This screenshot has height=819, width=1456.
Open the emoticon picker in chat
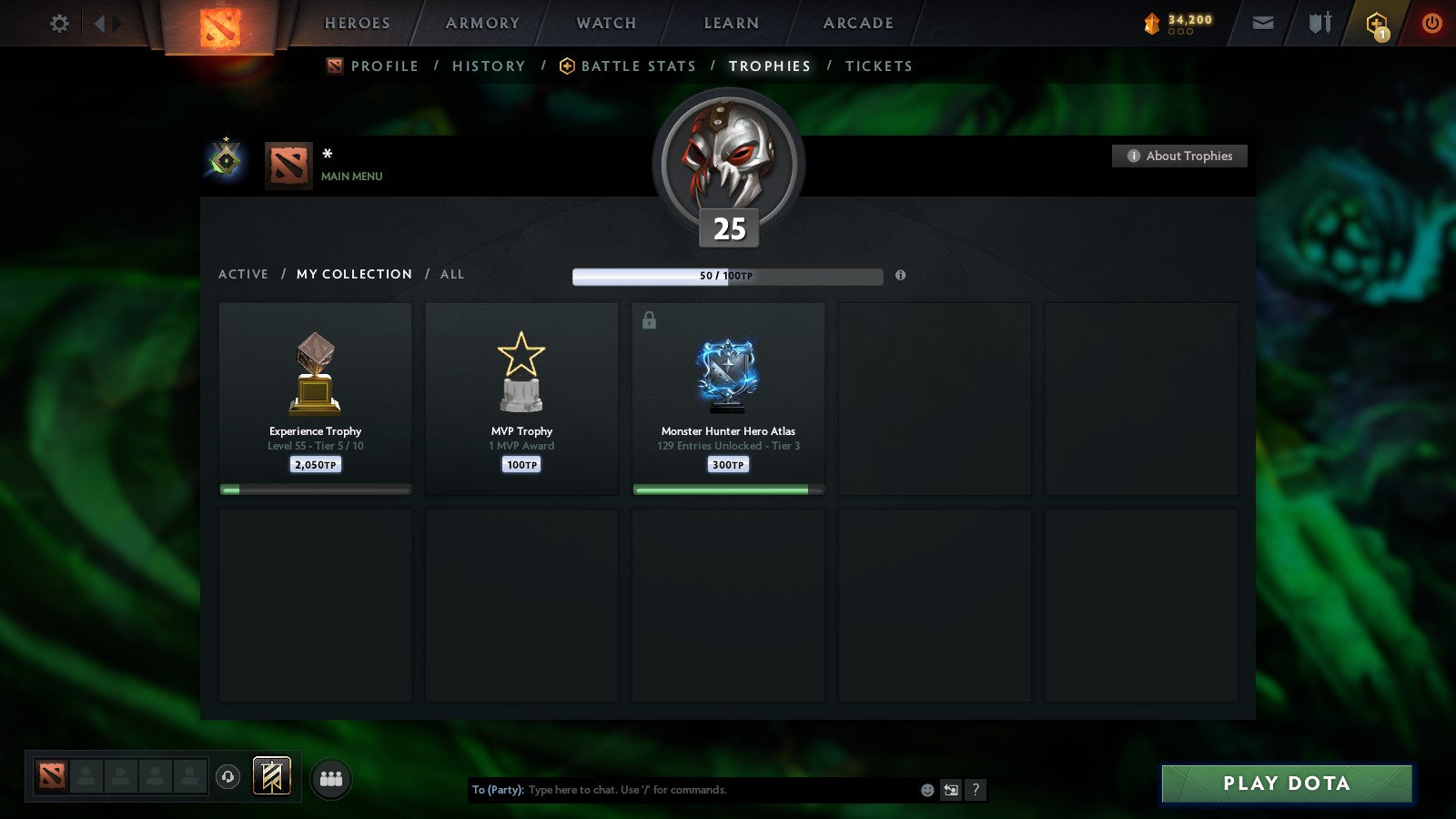(x=926, y=790)
